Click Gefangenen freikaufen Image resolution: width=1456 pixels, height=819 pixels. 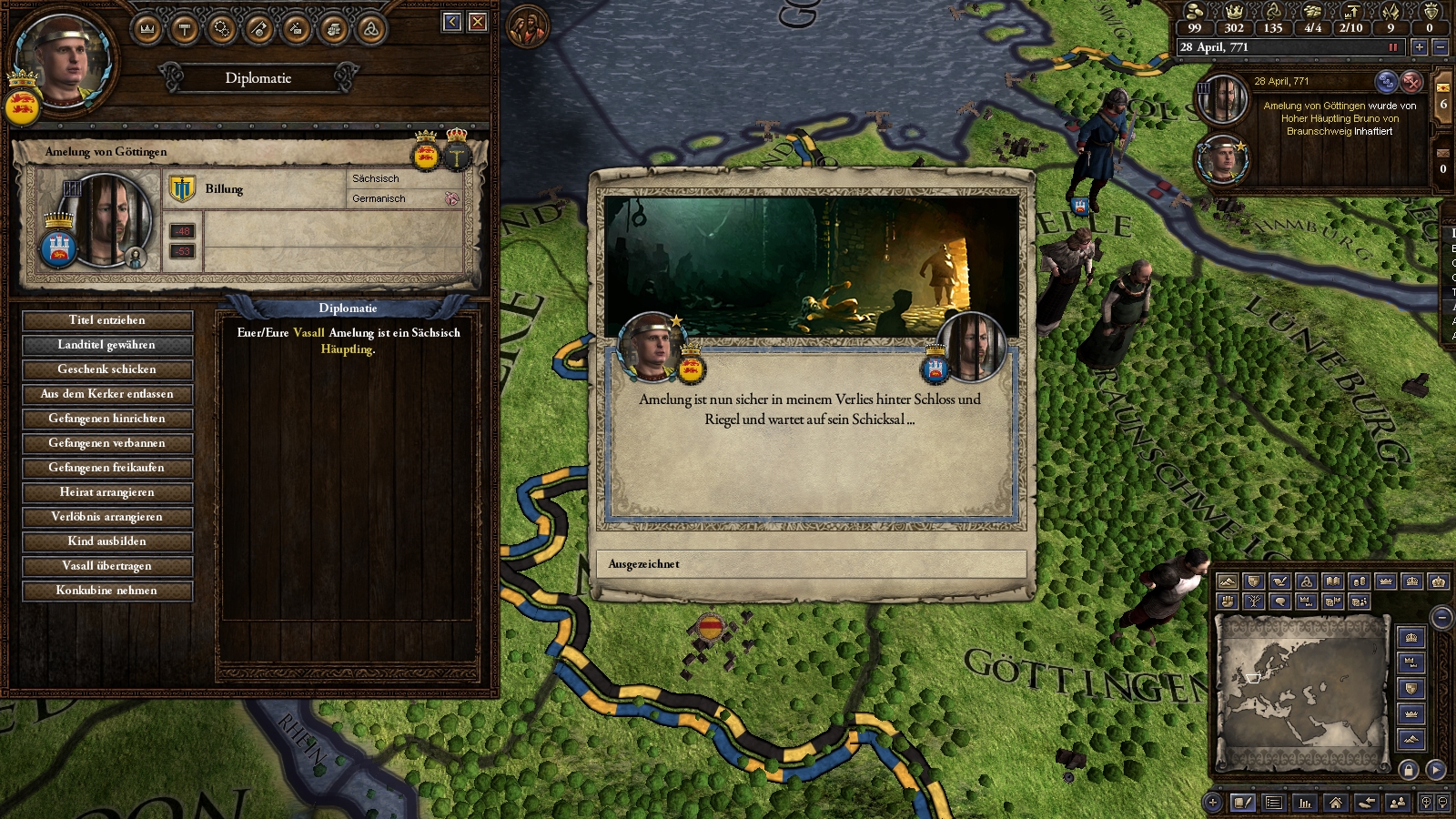click(x=107, y=468)
